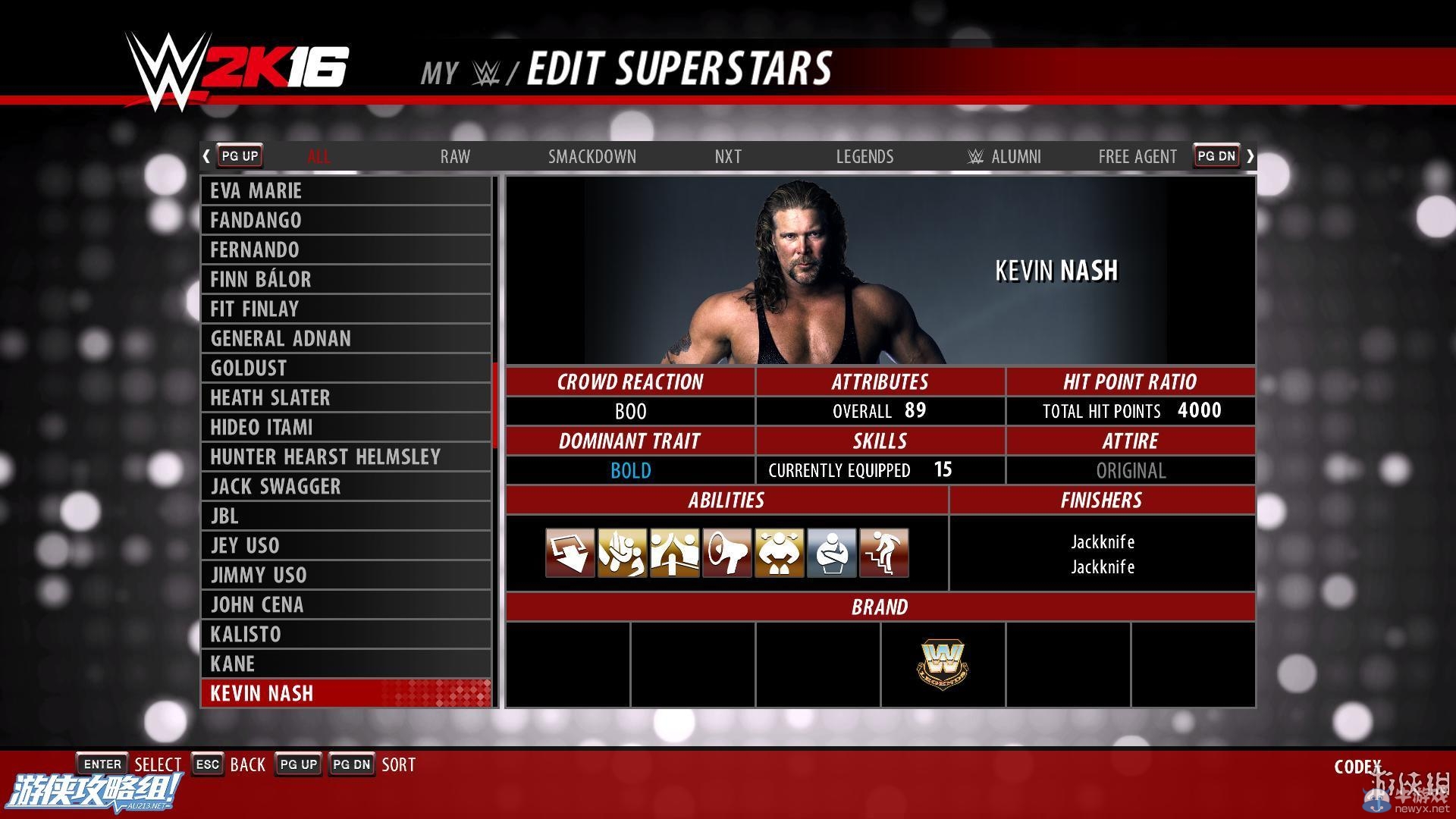Select the downward arrow ability icon
The image size is (1456, 819).
(x=570, y=552)
